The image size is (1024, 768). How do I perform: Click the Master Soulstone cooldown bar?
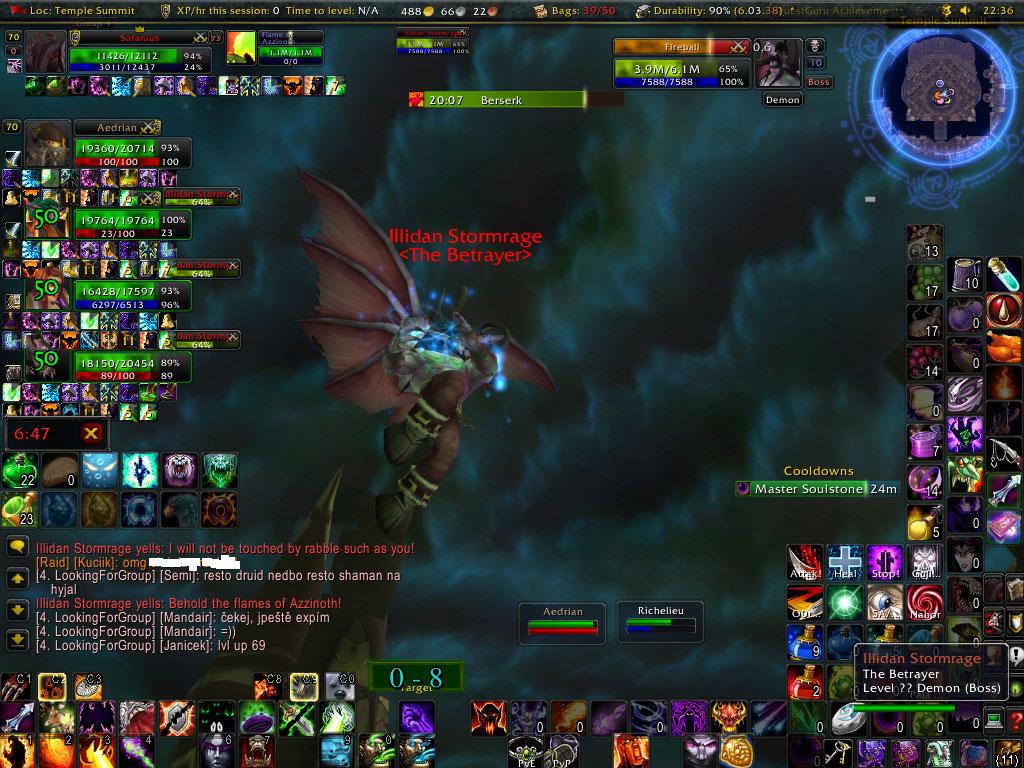pos(817,489)
